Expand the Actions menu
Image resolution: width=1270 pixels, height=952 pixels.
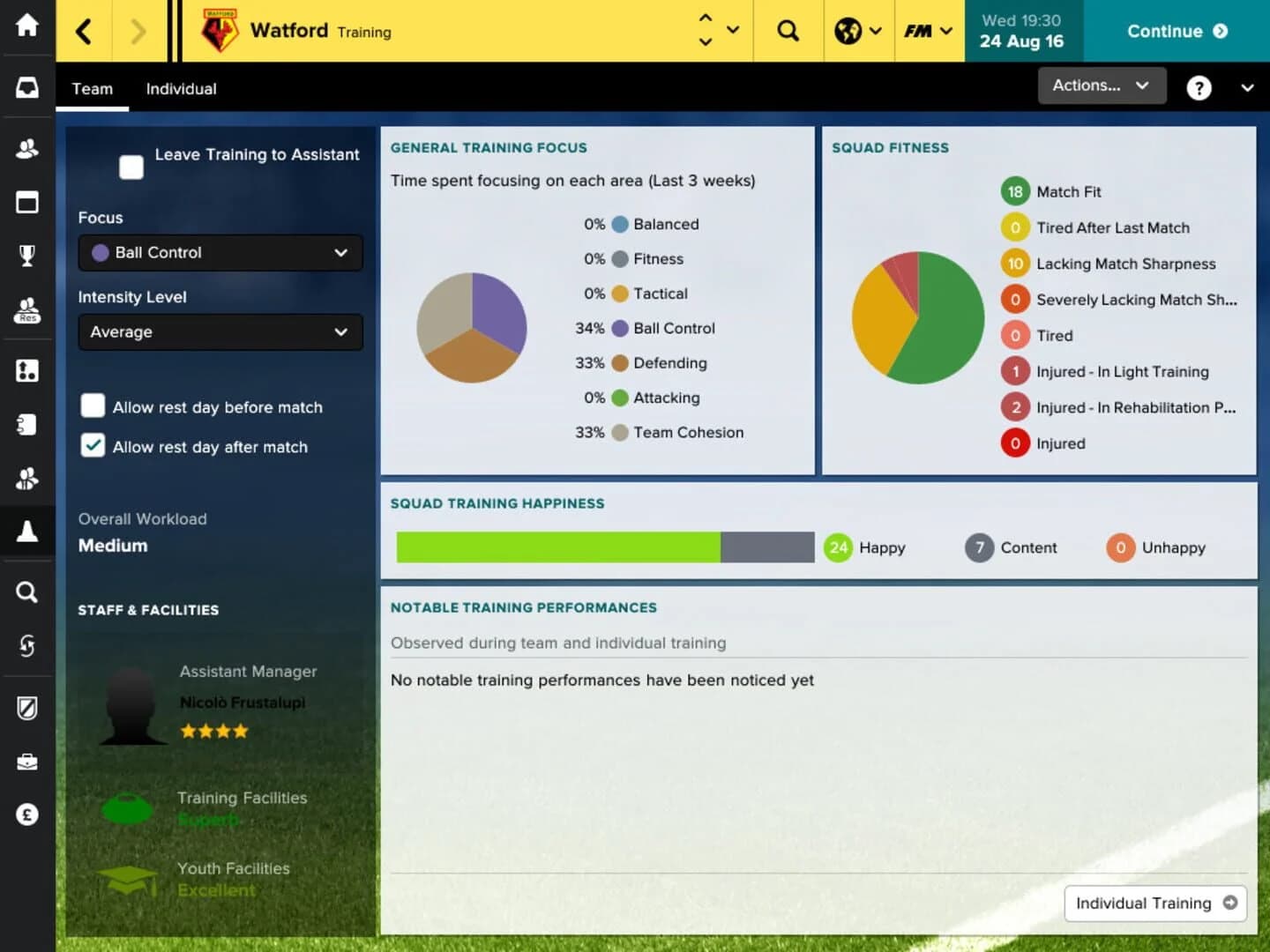point(1101,86)
